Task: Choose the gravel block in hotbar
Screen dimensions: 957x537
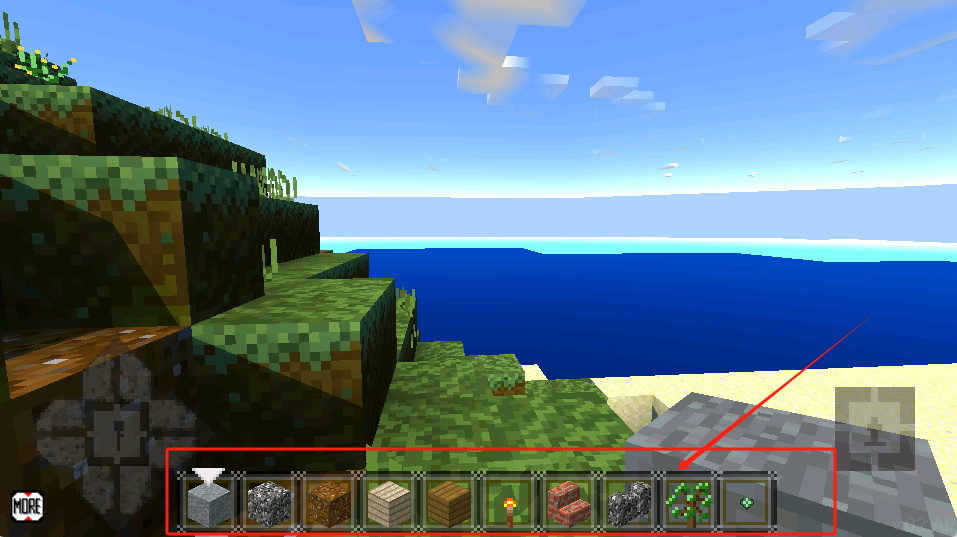Action: (268, 500)
